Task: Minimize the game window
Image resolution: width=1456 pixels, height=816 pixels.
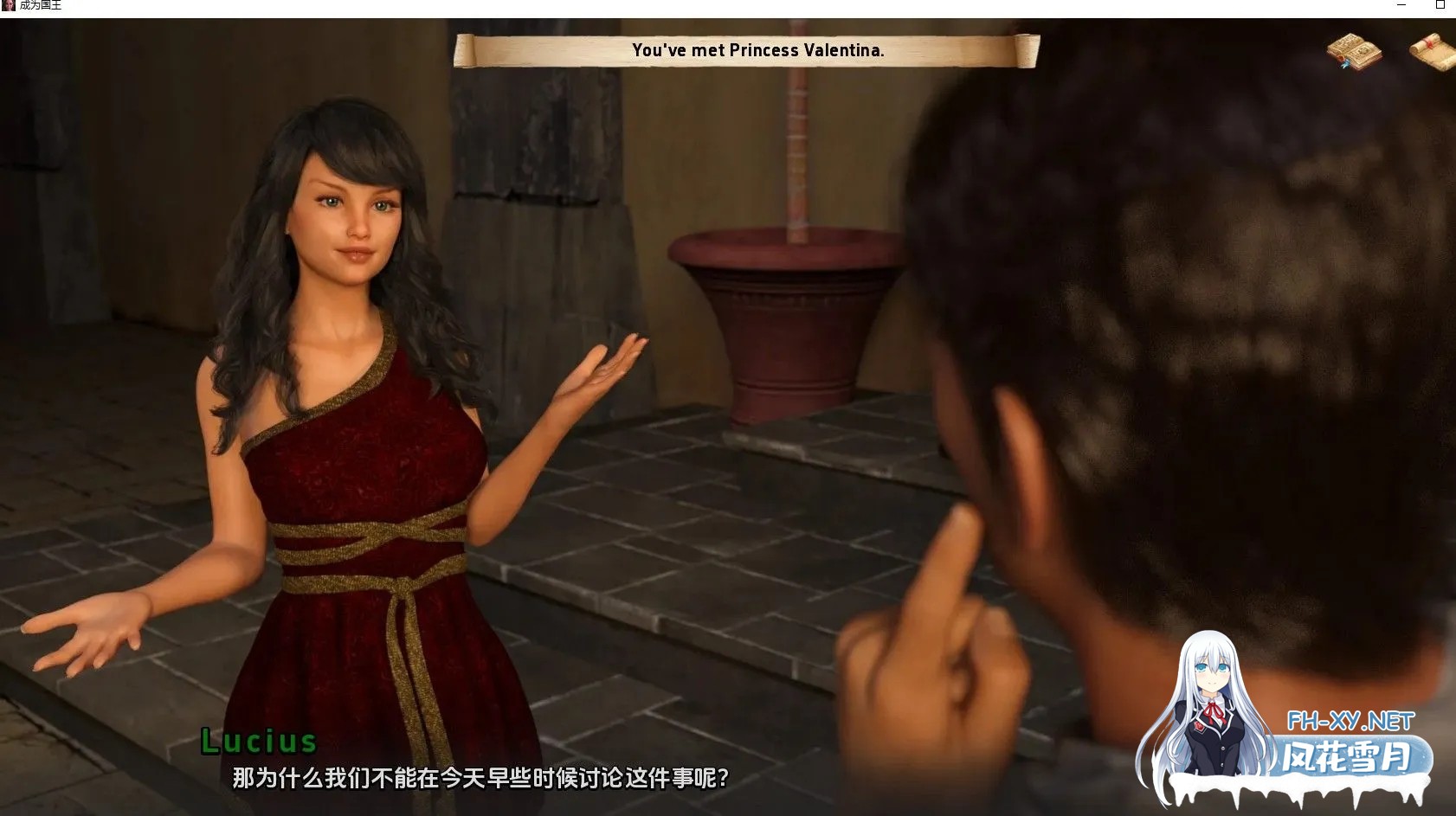Action: tap(1401, 5)
